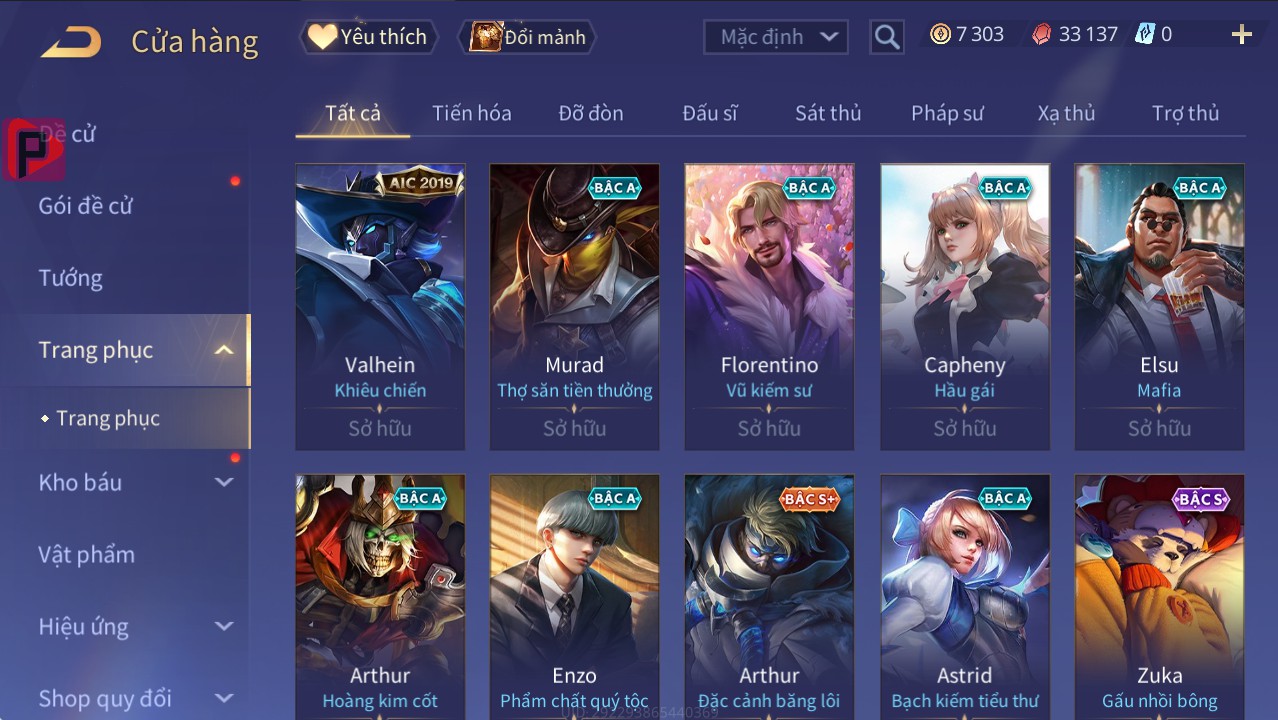1278x720 pixels.
Task: Click the magnifying glass search icon
Action: click(886, 37)
